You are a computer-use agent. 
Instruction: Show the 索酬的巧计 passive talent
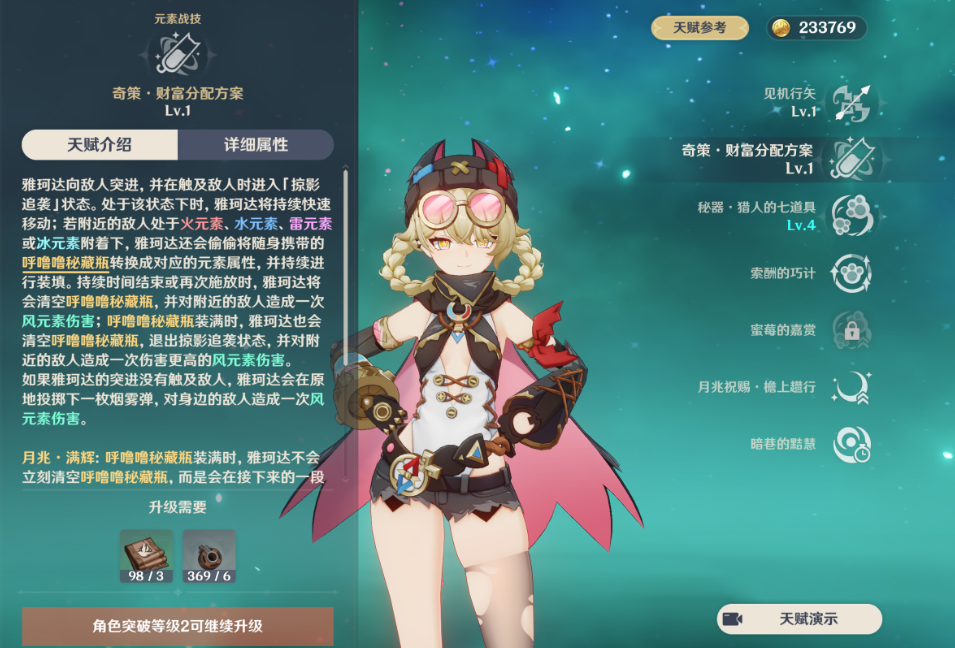(851, 273)
